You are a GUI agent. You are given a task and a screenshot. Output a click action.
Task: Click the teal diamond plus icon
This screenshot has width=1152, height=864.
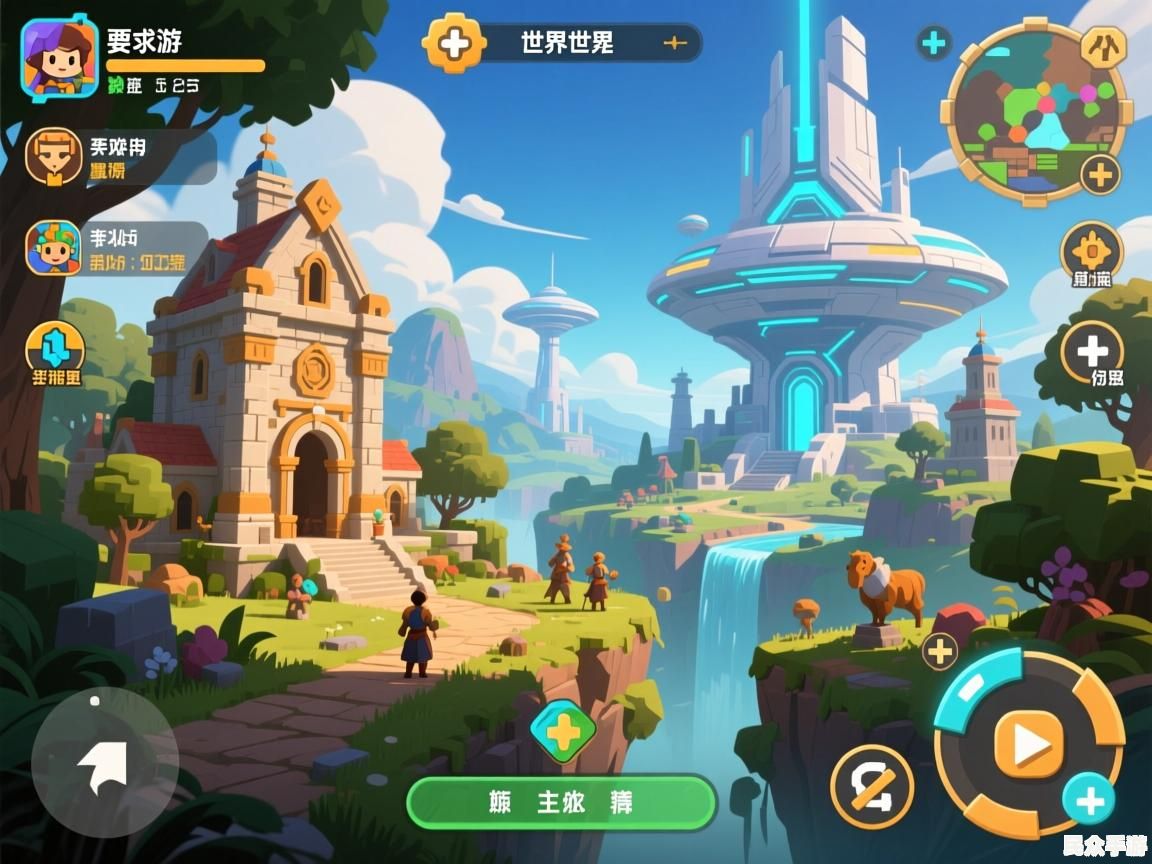563,732
